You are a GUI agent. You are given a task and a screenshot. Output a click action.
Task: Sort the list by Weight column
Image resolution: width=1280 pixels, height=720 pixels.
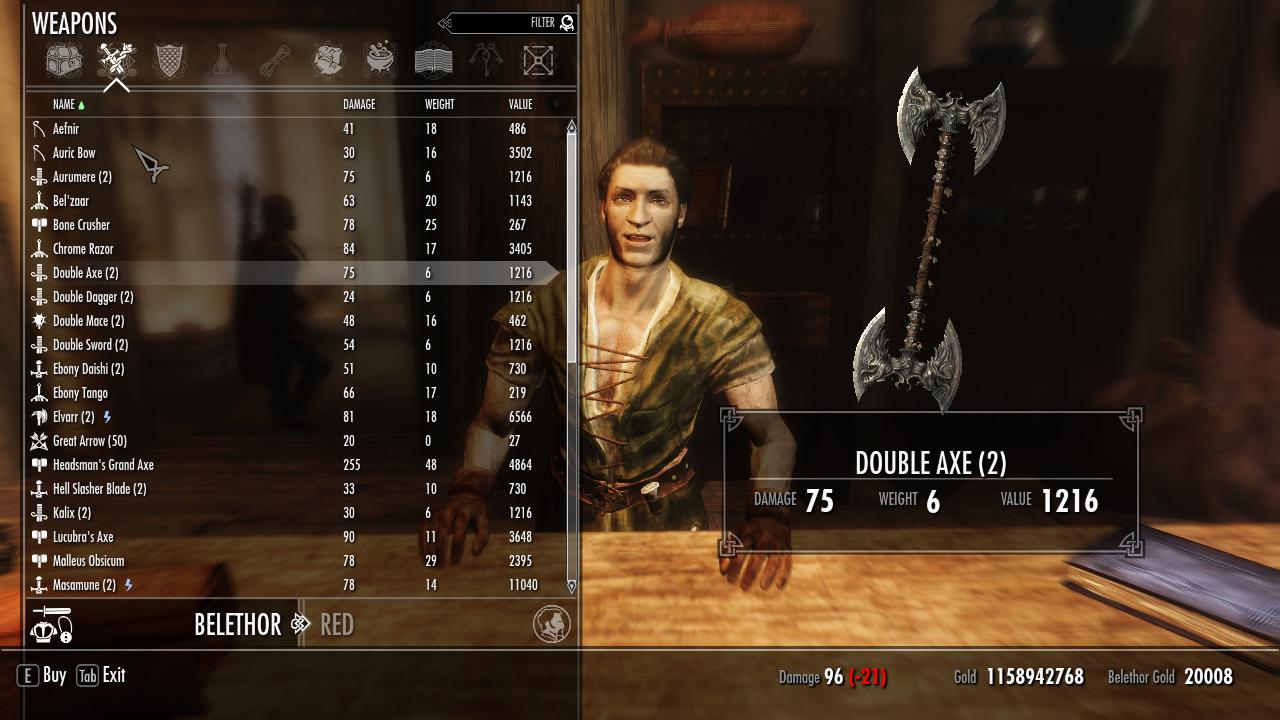click(439, 104)
